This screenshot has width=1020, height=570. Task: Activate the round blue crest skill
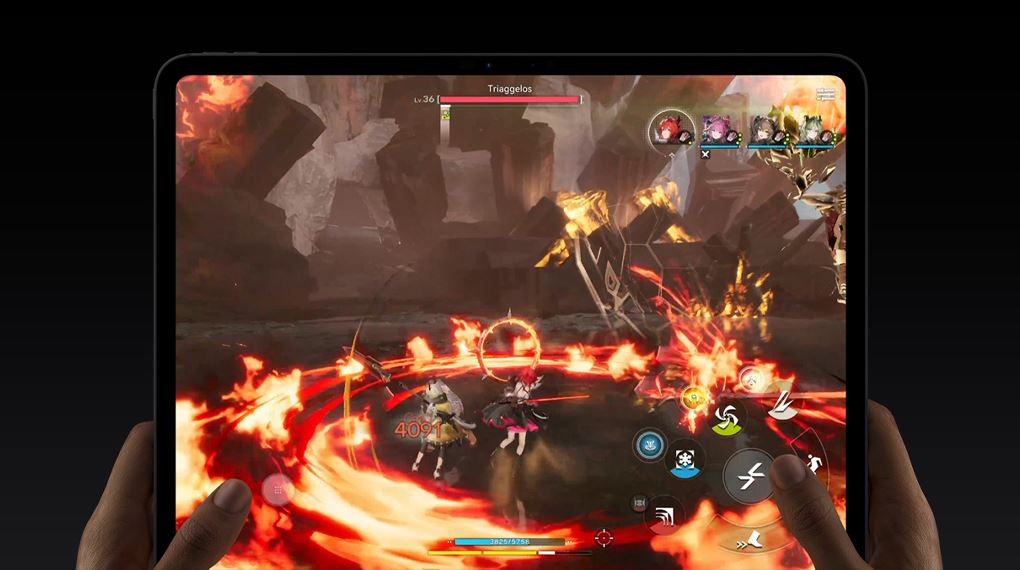click(x=649, y=443)
